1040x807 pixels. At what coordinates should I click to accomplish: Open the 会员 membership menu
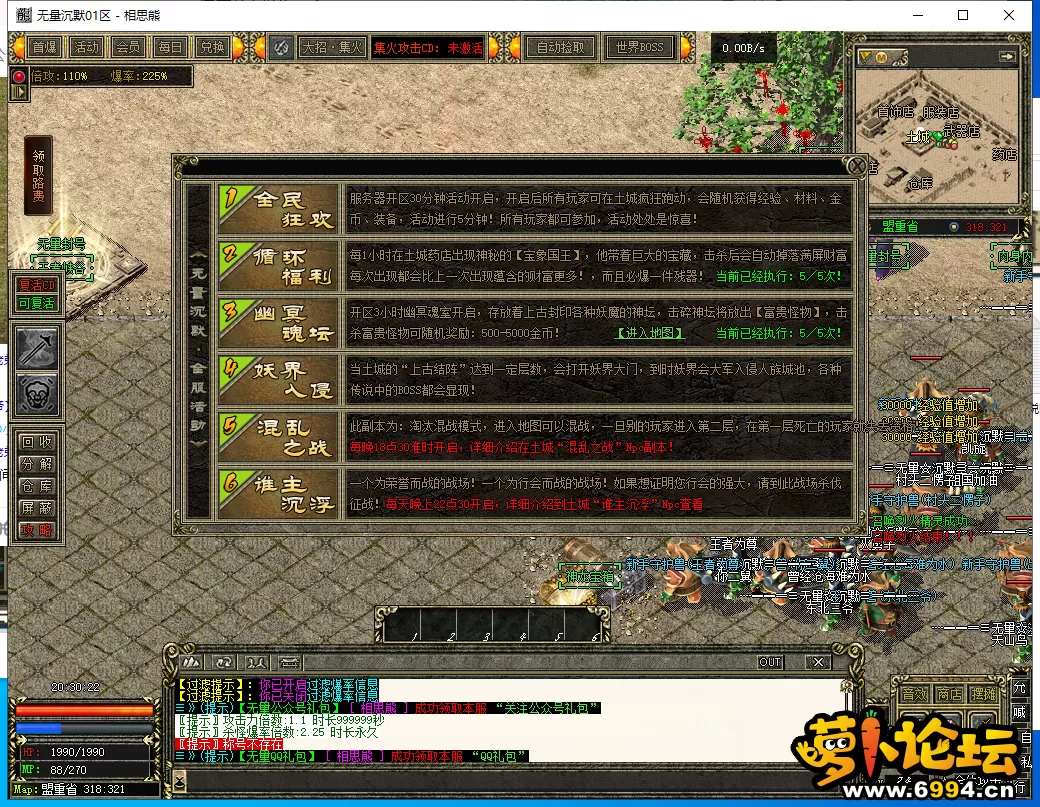pos(128,47)
